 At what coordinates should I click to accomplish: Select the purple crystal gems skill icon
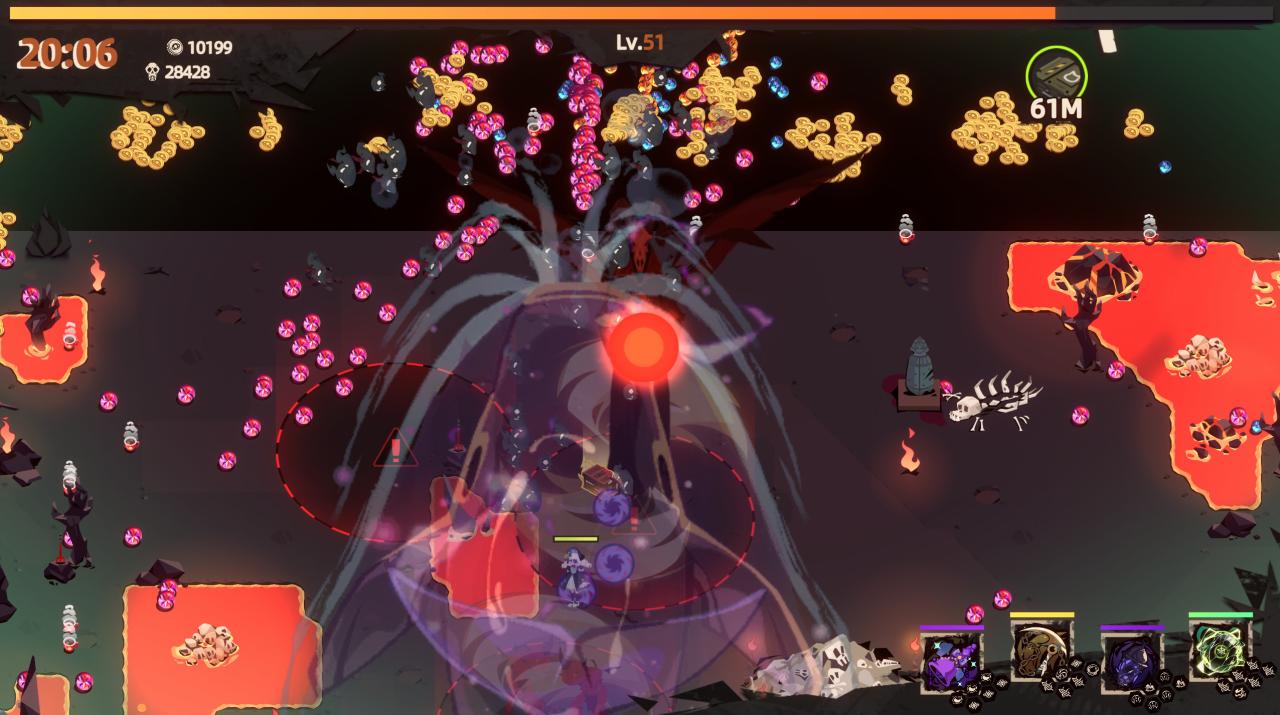point(950,661)
